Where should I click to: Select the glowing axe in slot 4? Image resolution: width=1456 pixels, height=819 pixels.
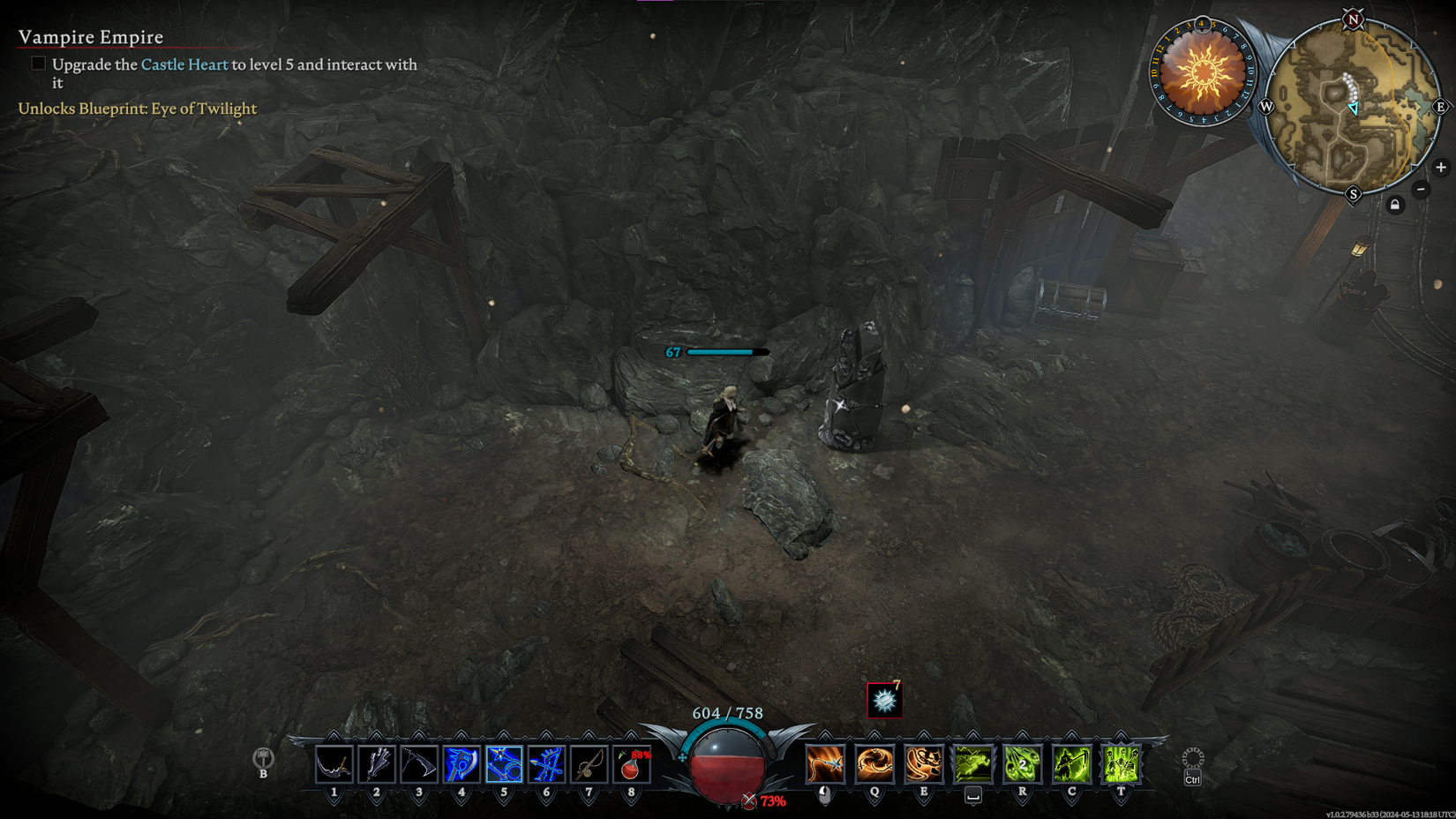[462, 764]
